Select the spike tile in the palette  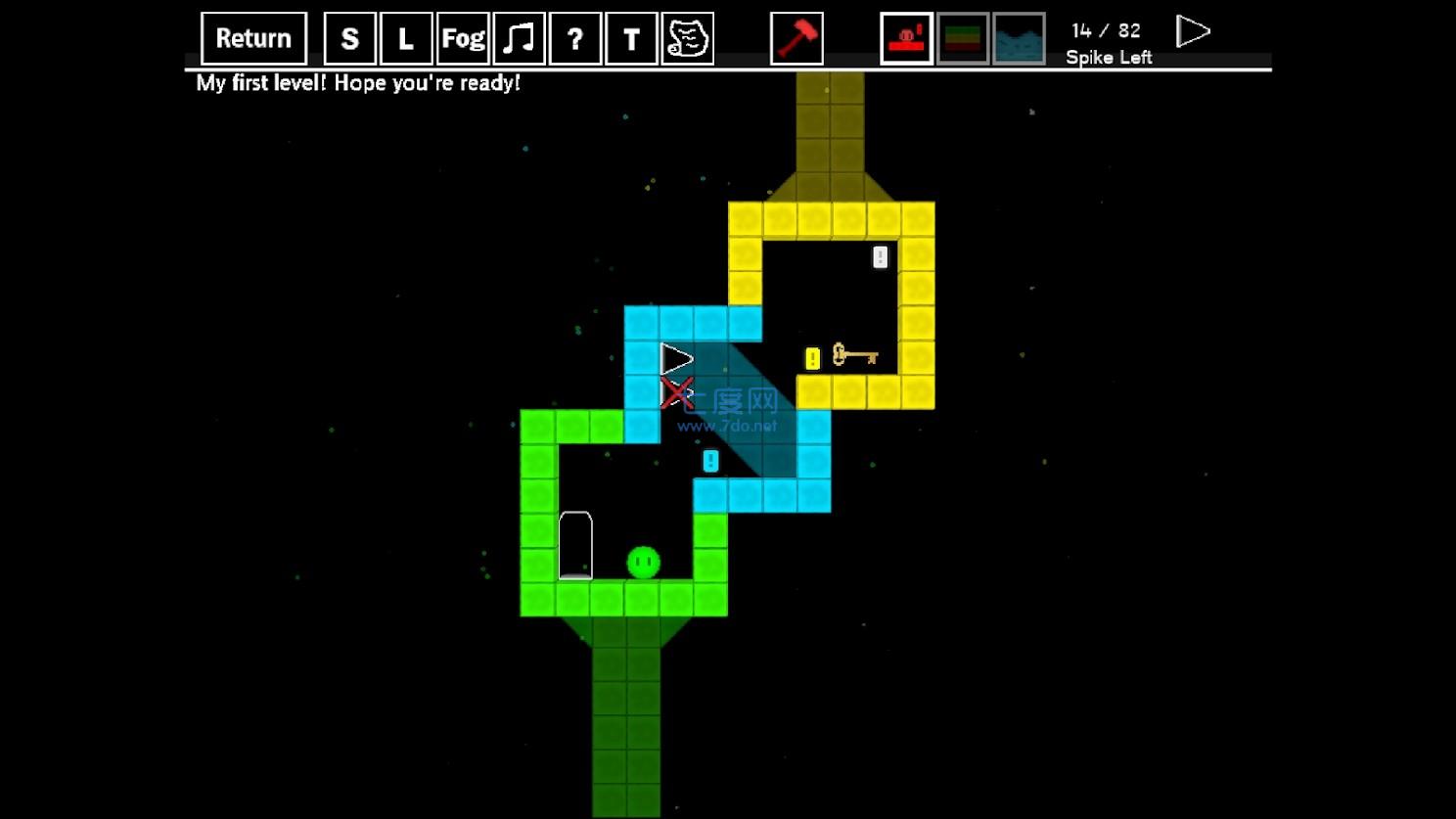tap(905, 39)
